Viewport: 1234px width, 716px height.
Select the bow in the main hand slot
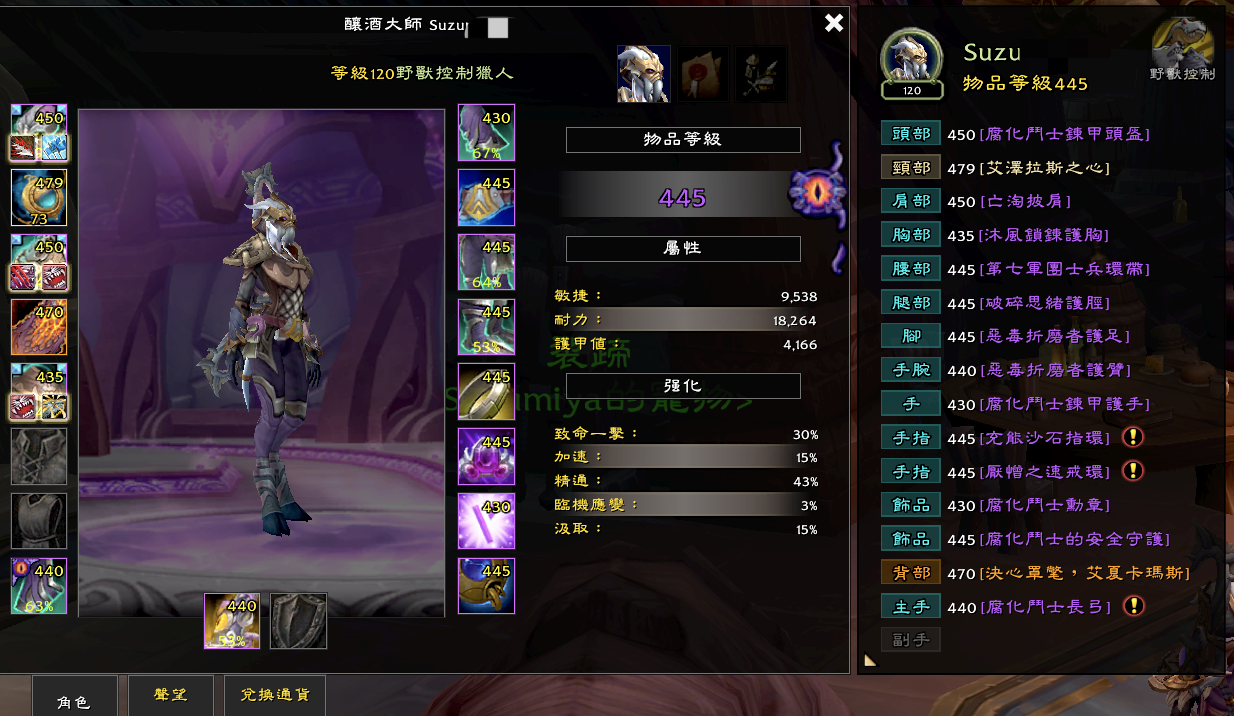pyautogui.click(x=232, y=621)
